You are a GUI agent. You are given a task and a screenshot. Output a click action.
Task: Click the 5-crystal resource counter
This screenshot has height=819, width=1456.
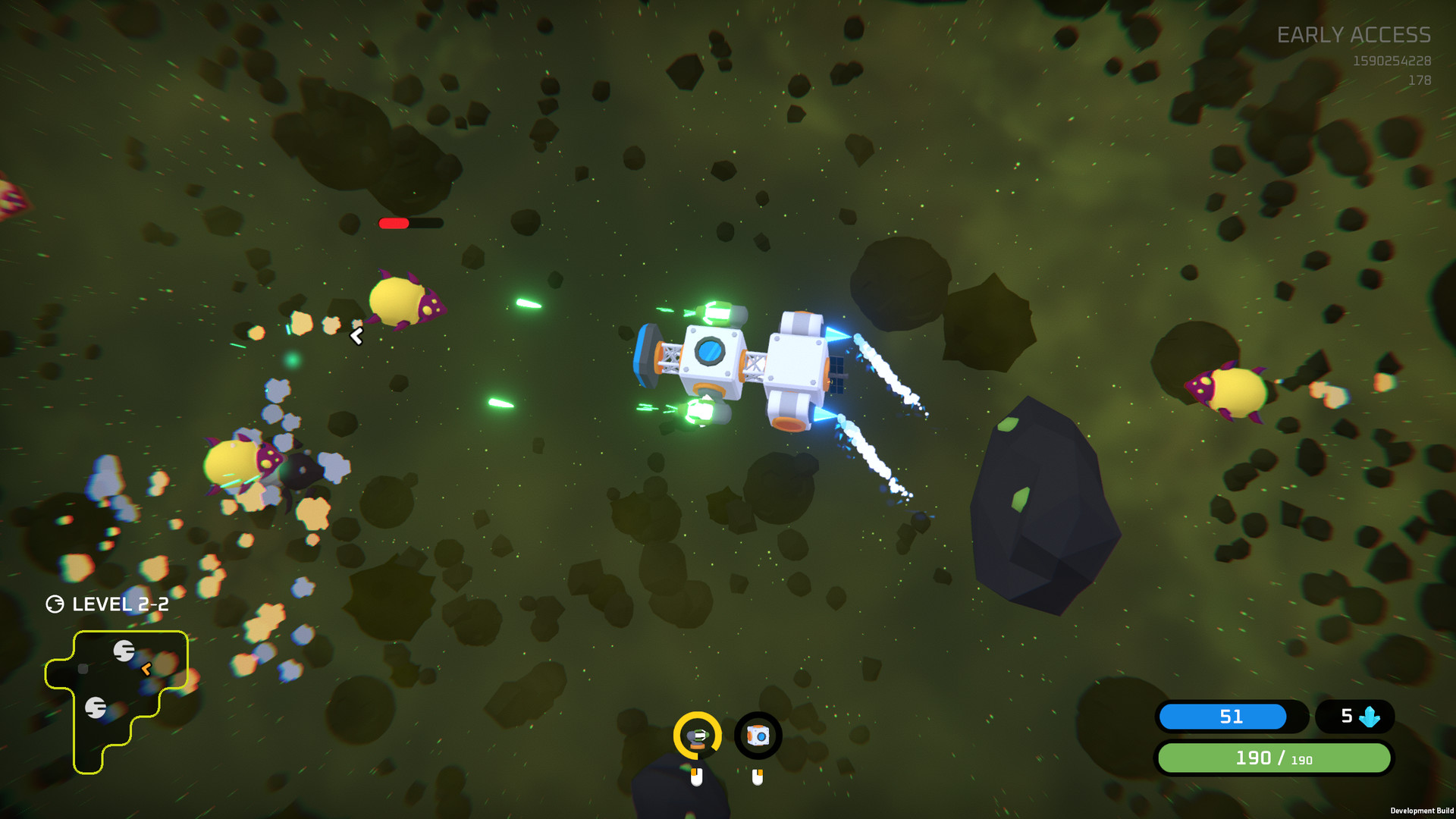point(1354,716)
